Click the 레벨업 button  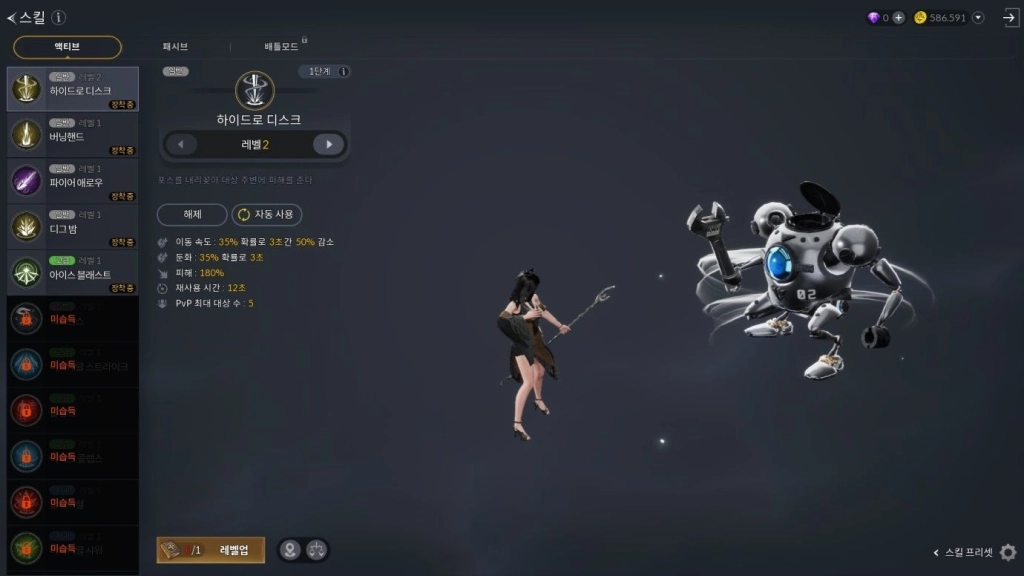coord(211,550)
